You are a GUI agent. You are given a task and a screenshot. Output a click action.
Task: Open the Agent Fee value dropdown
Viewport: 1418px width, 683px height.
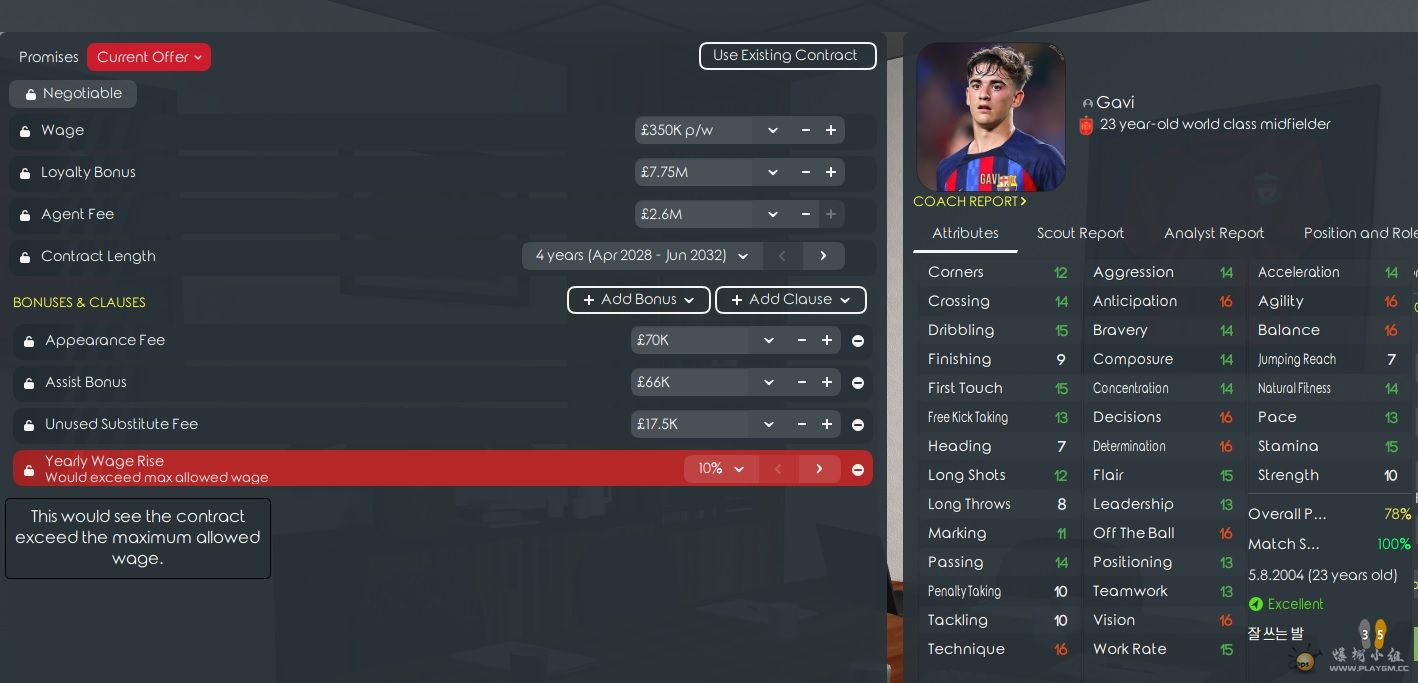772,215
